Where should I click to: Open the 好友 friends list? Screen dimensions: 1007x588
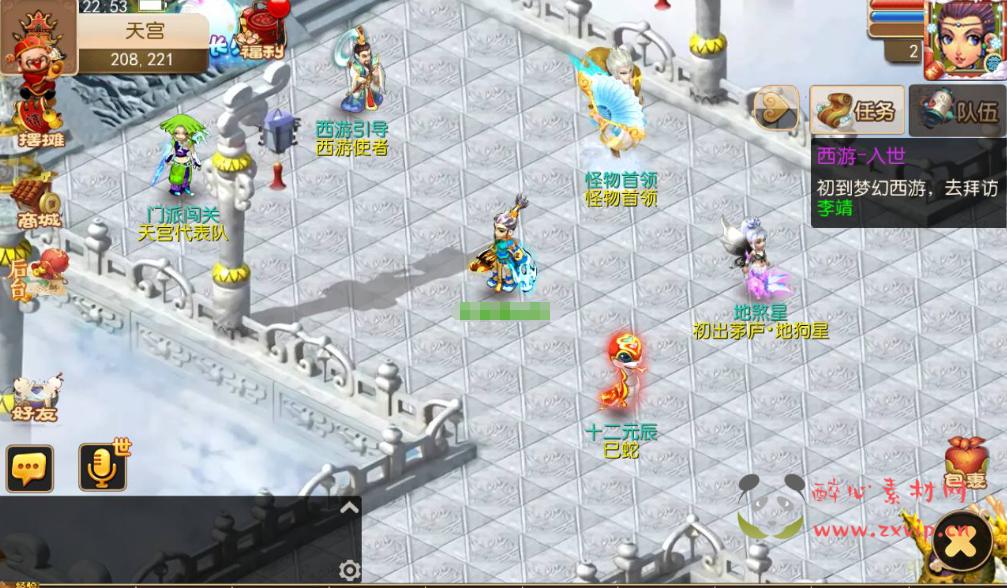tap(36, 396)
